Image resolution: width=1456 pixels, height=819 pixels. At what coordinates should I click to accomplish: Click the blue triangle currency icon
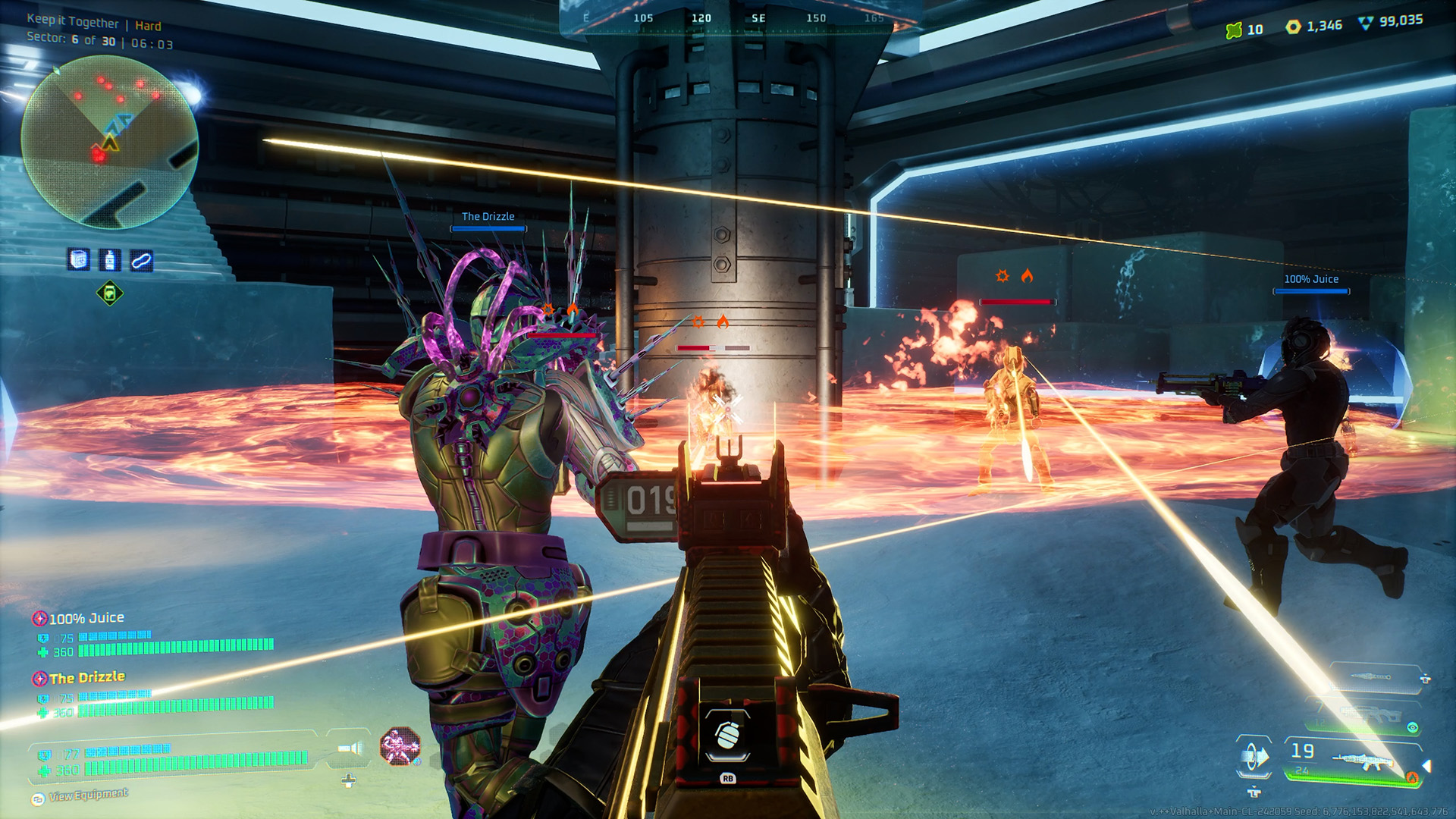click(1365, 23)
